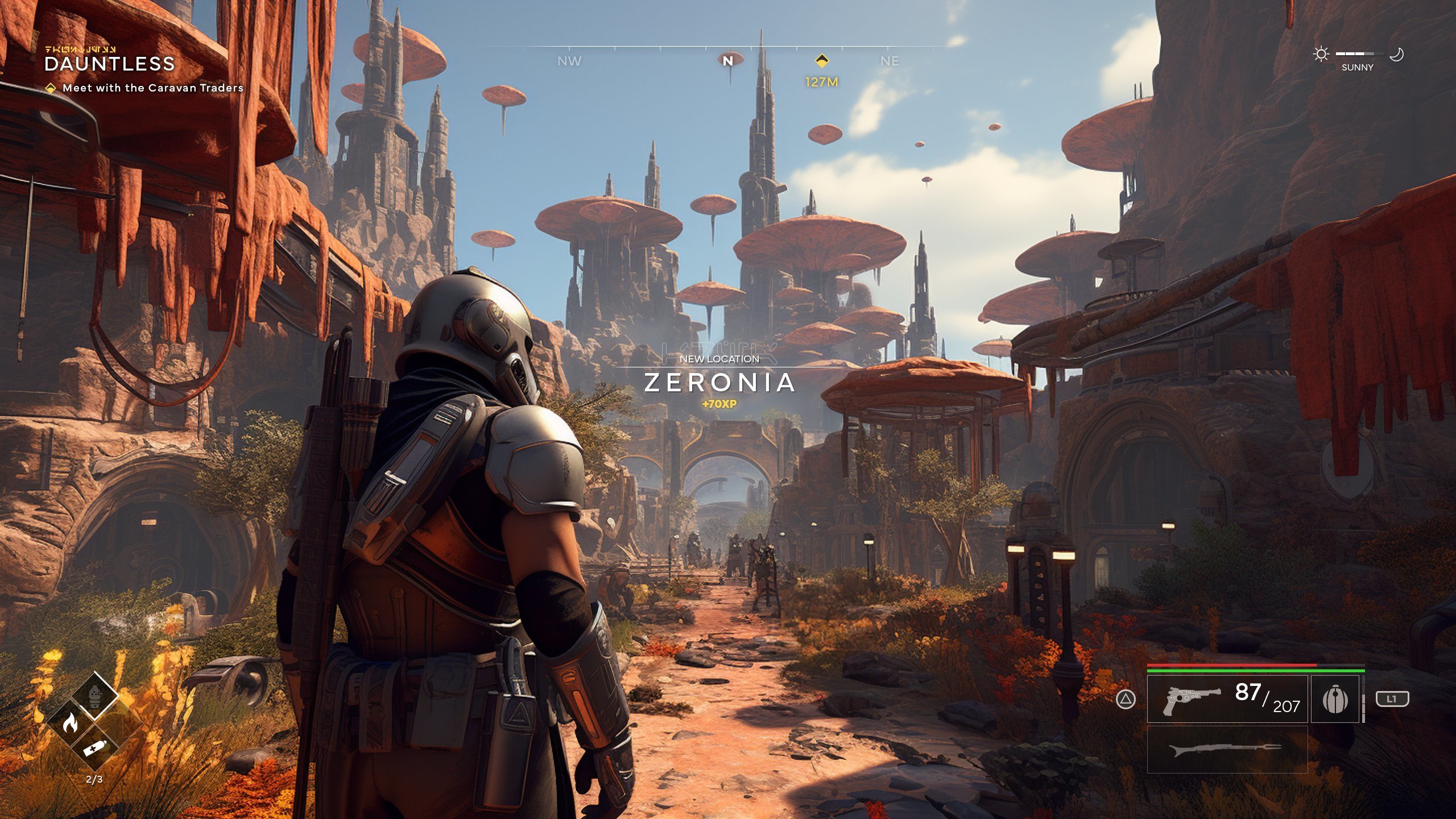This screenshot has width=1456, height=819.
Task: Click the grenade icon next to ammo
Action: pyautogui.click(x=1335, y=699)
